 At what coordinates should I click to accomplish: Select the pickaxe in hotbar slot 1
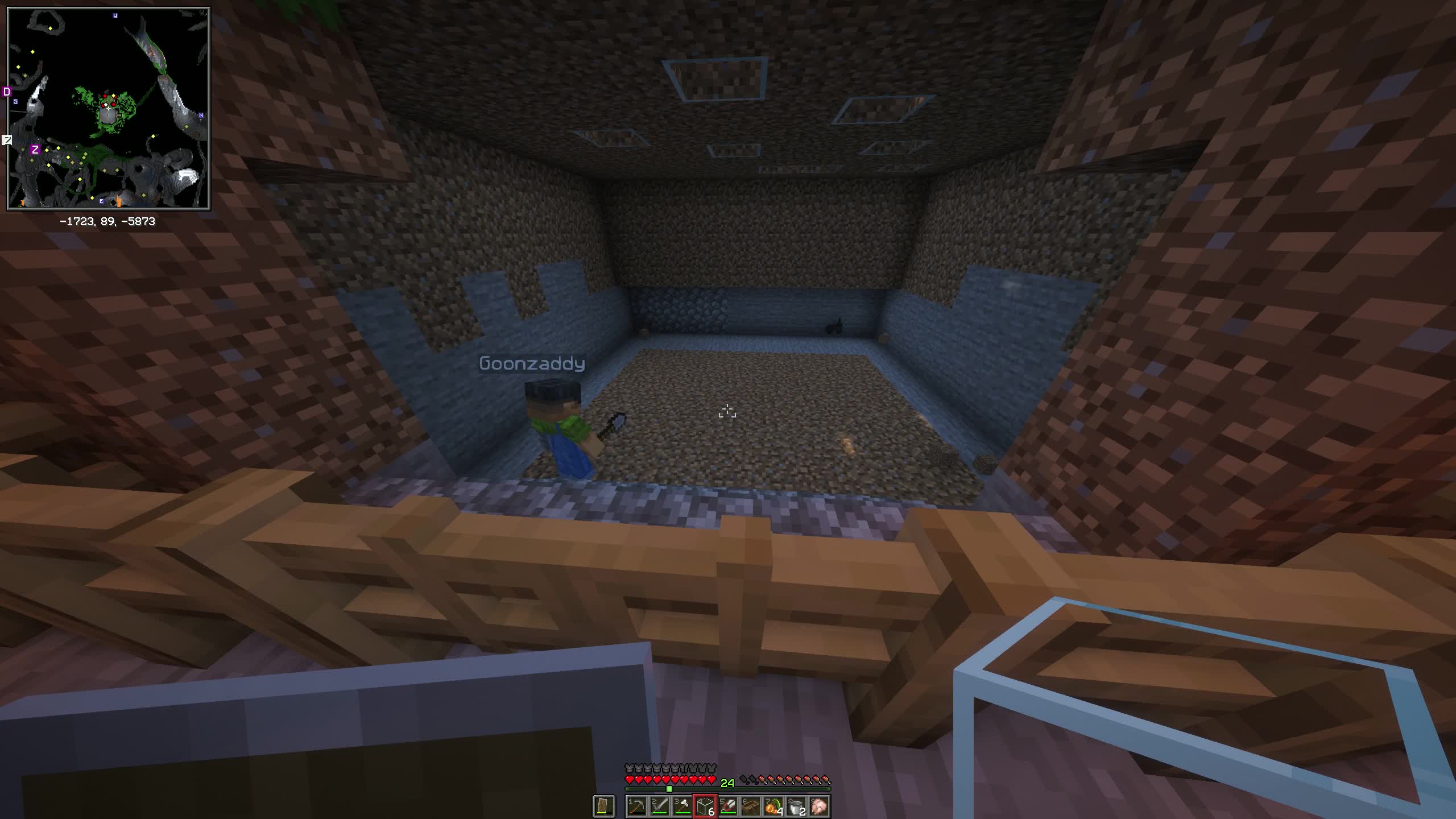pos(636,806)
